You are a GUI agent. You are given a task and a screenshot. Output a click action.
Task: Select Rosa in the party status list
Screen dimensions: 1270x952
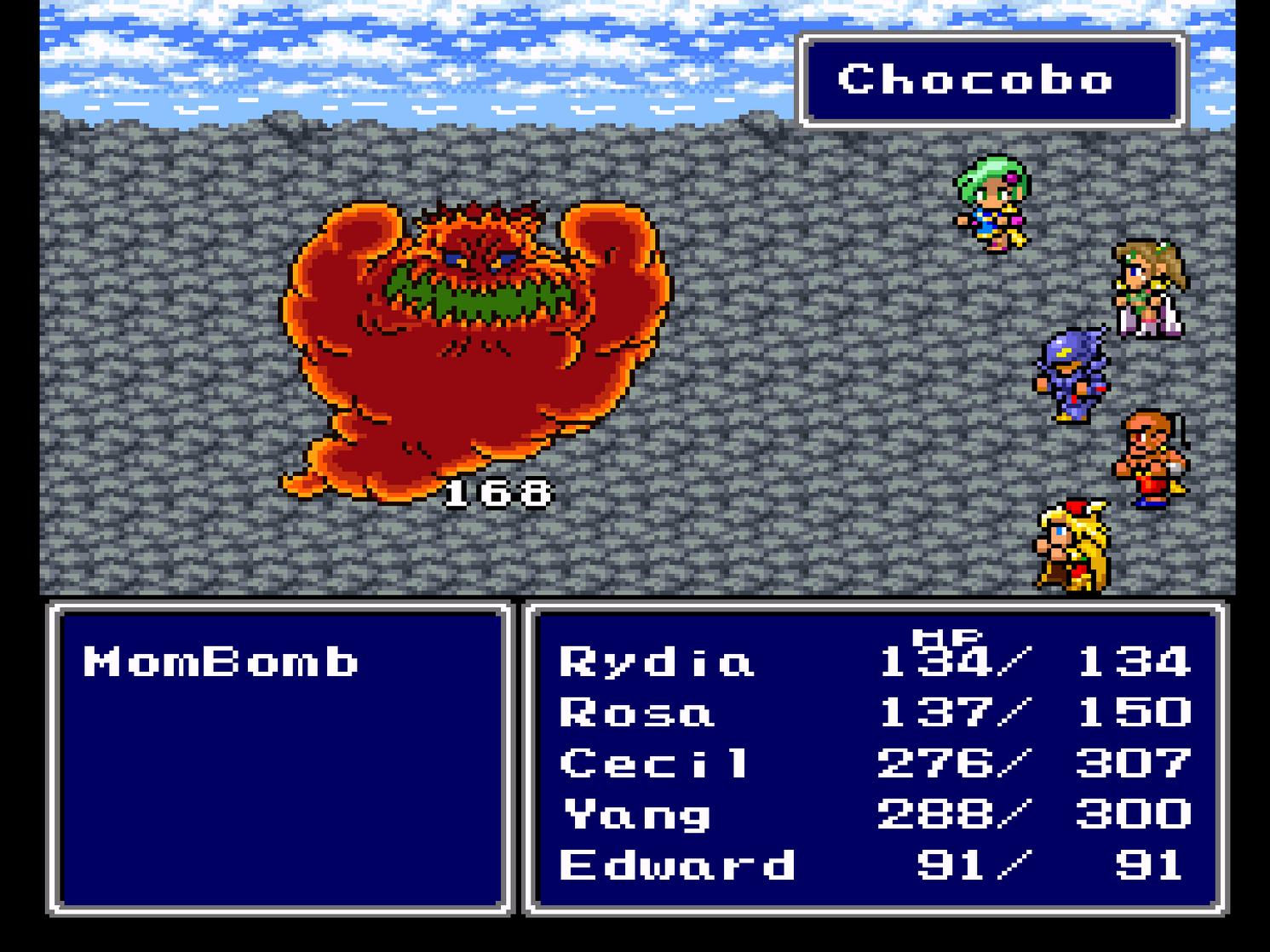[x=636, y=713]
